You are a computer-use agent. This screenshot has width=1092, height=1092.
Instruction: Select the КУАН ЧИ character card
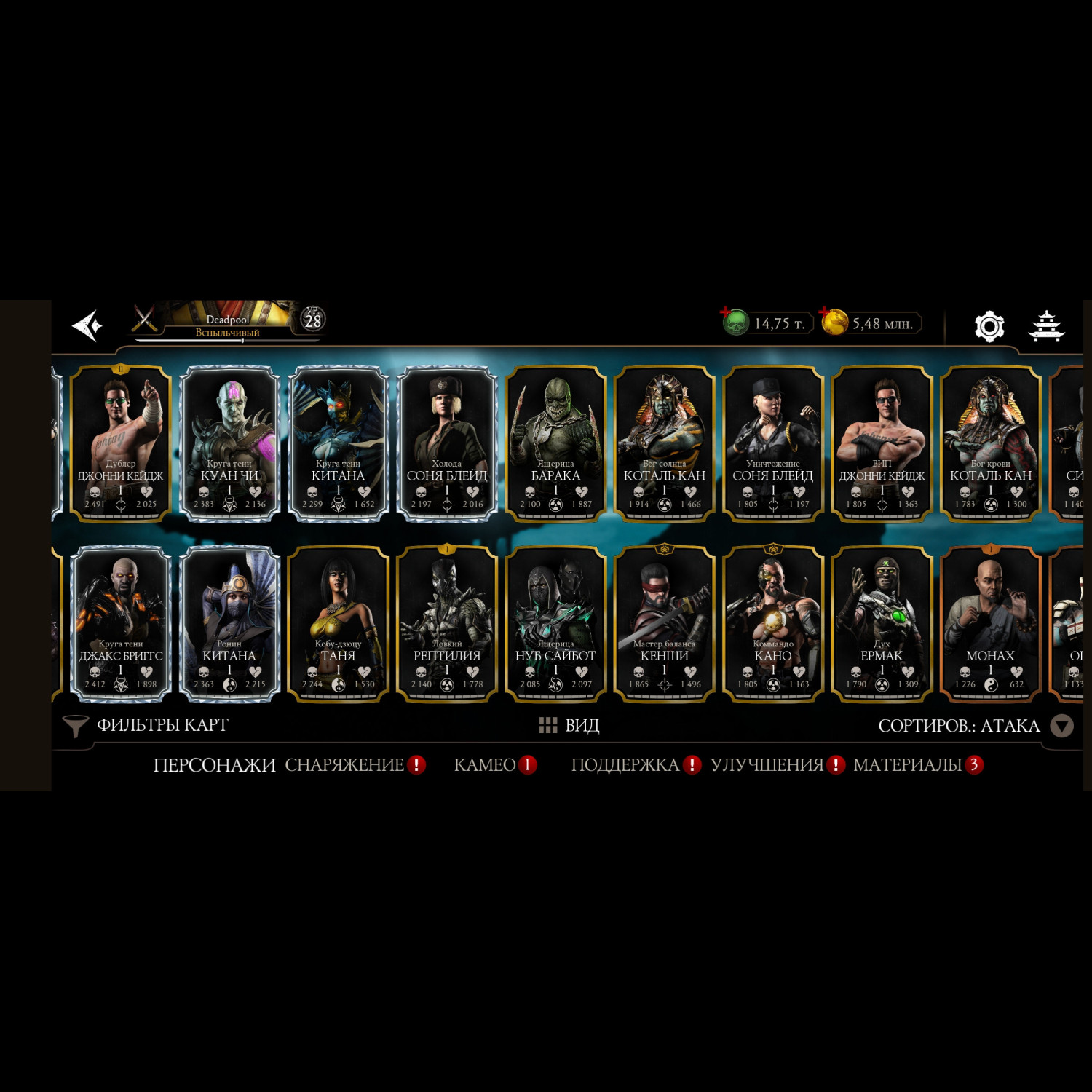coord(229,443)
